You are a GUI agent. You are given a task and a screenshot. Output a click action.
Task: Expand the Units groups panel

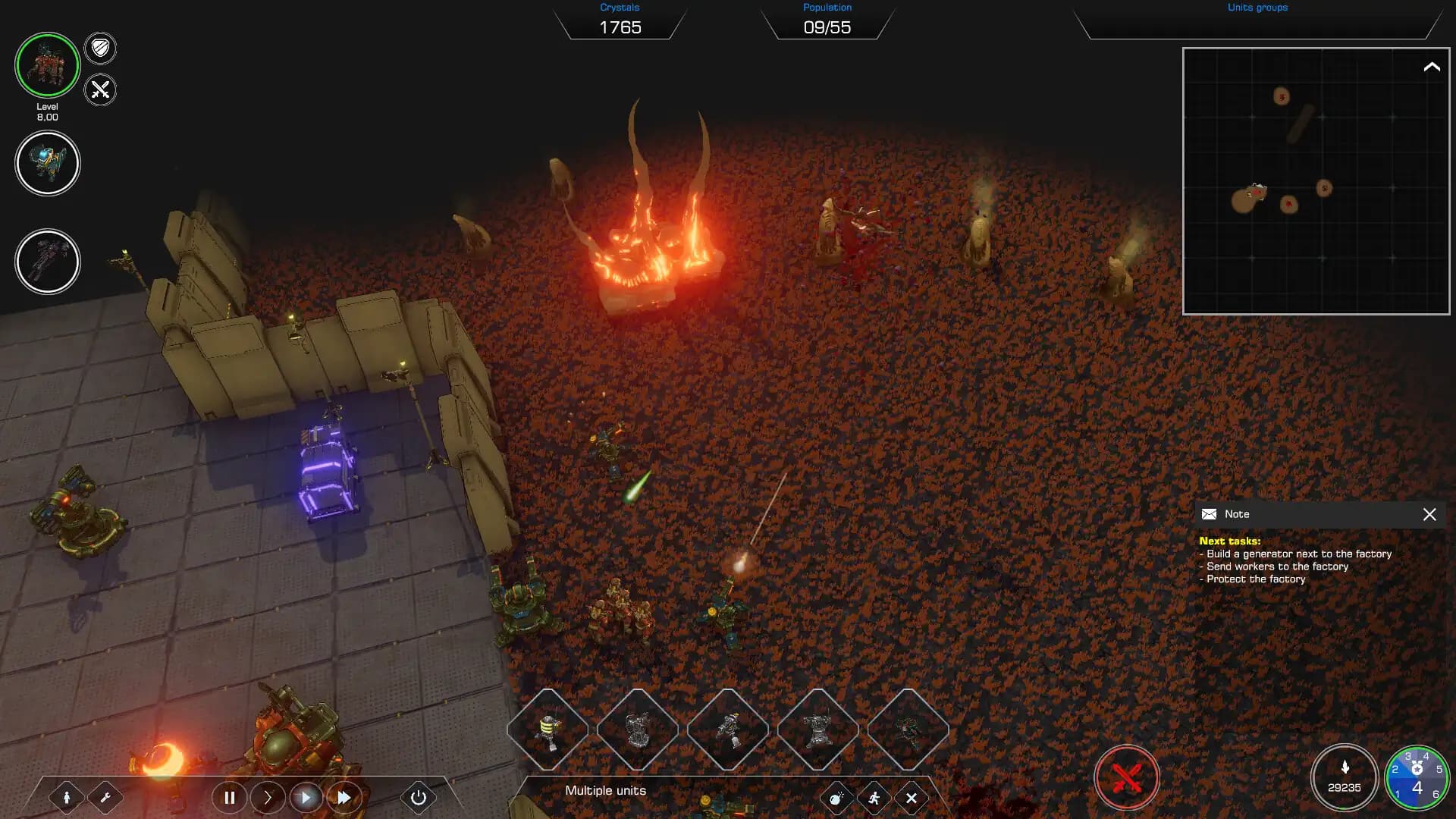pyautogui.click(x=1257, y=8)
